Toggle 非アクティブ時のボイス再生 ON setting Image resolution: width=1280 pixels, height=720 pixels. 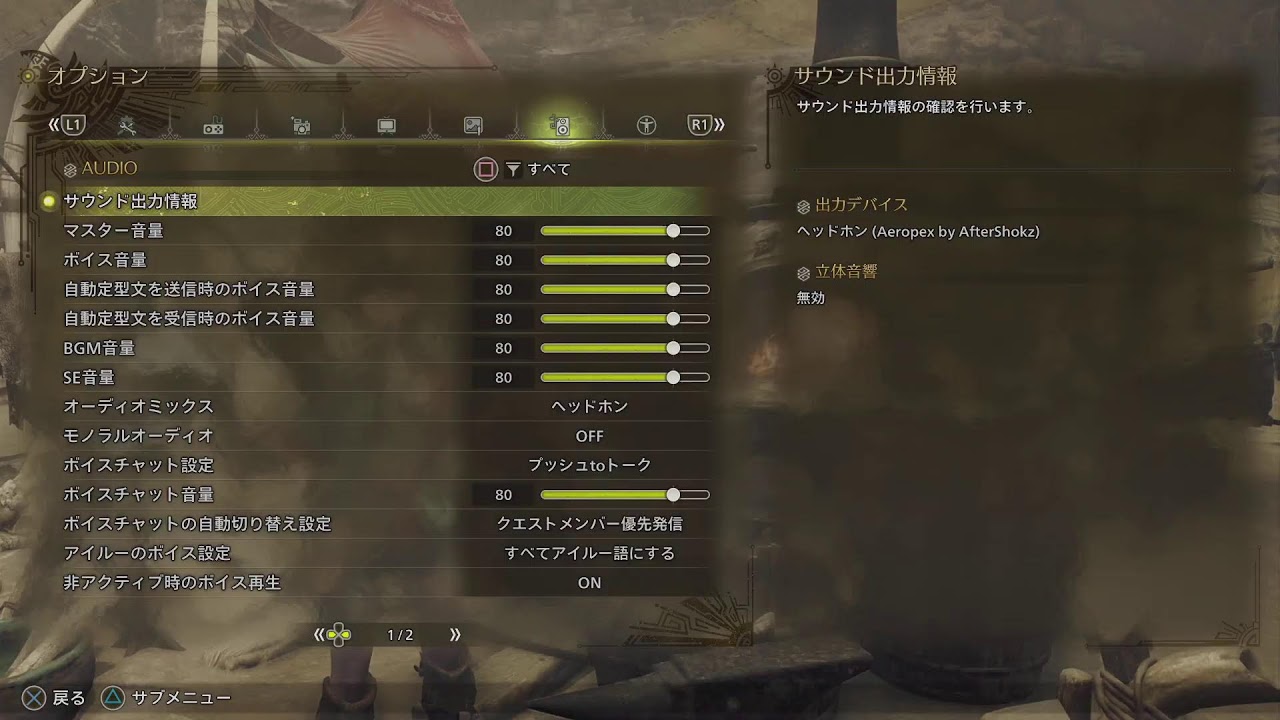(x=589, y=582)
